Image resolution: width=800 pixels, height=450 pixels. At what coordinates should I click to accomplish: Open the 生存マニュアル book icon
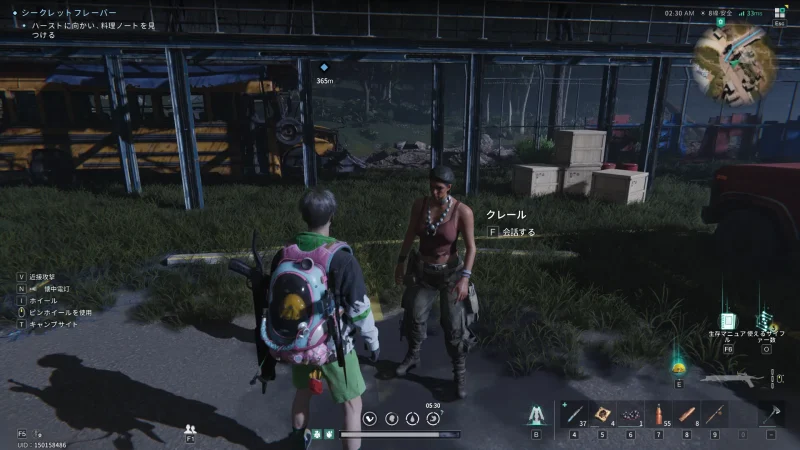coord(728,322)
